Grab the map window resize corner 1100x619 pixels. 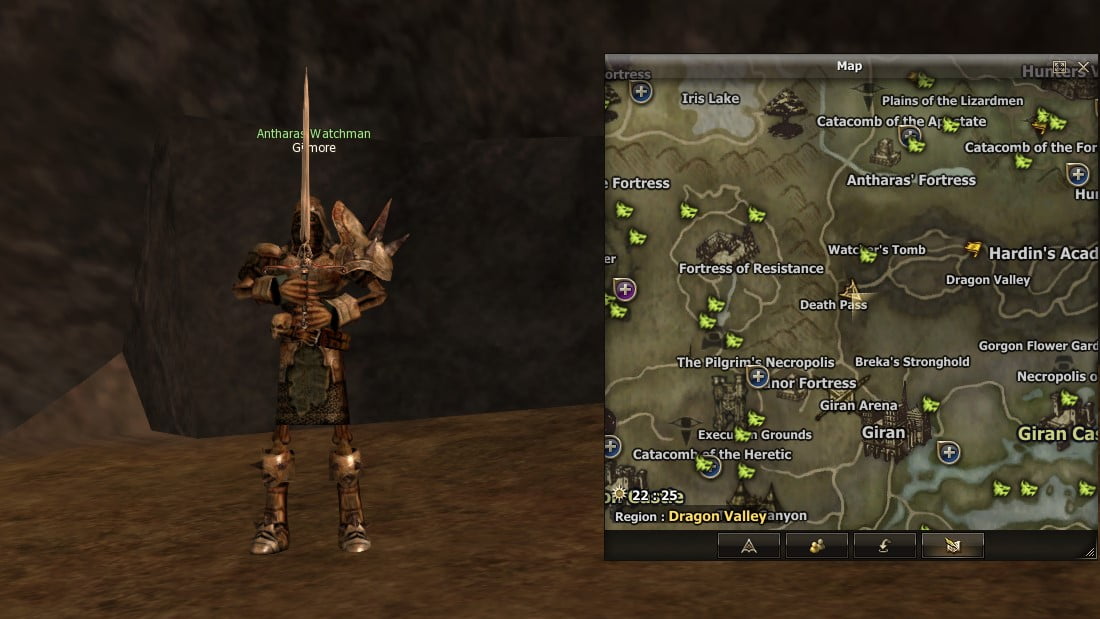[1090, 552]
